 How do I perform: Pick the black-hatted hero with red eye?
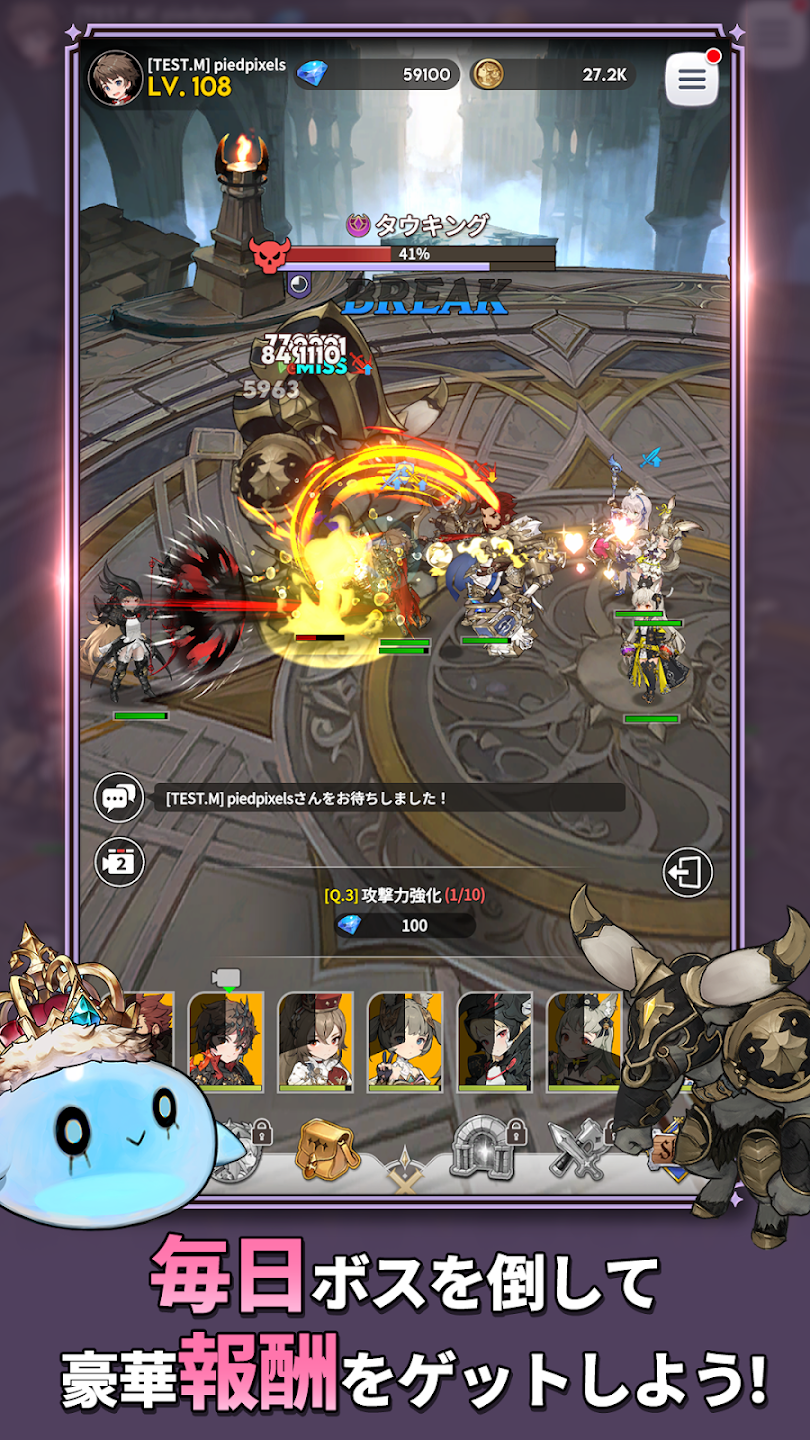[495, 1040]
